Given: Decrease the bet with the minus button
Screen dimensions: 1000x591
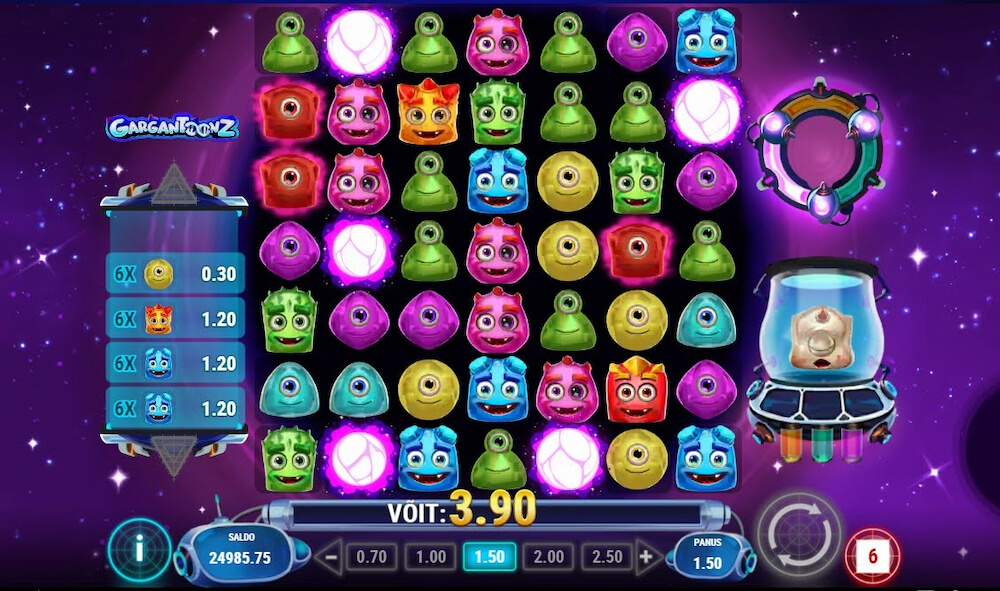Looking at the screenshot, I should pos(329,557).
